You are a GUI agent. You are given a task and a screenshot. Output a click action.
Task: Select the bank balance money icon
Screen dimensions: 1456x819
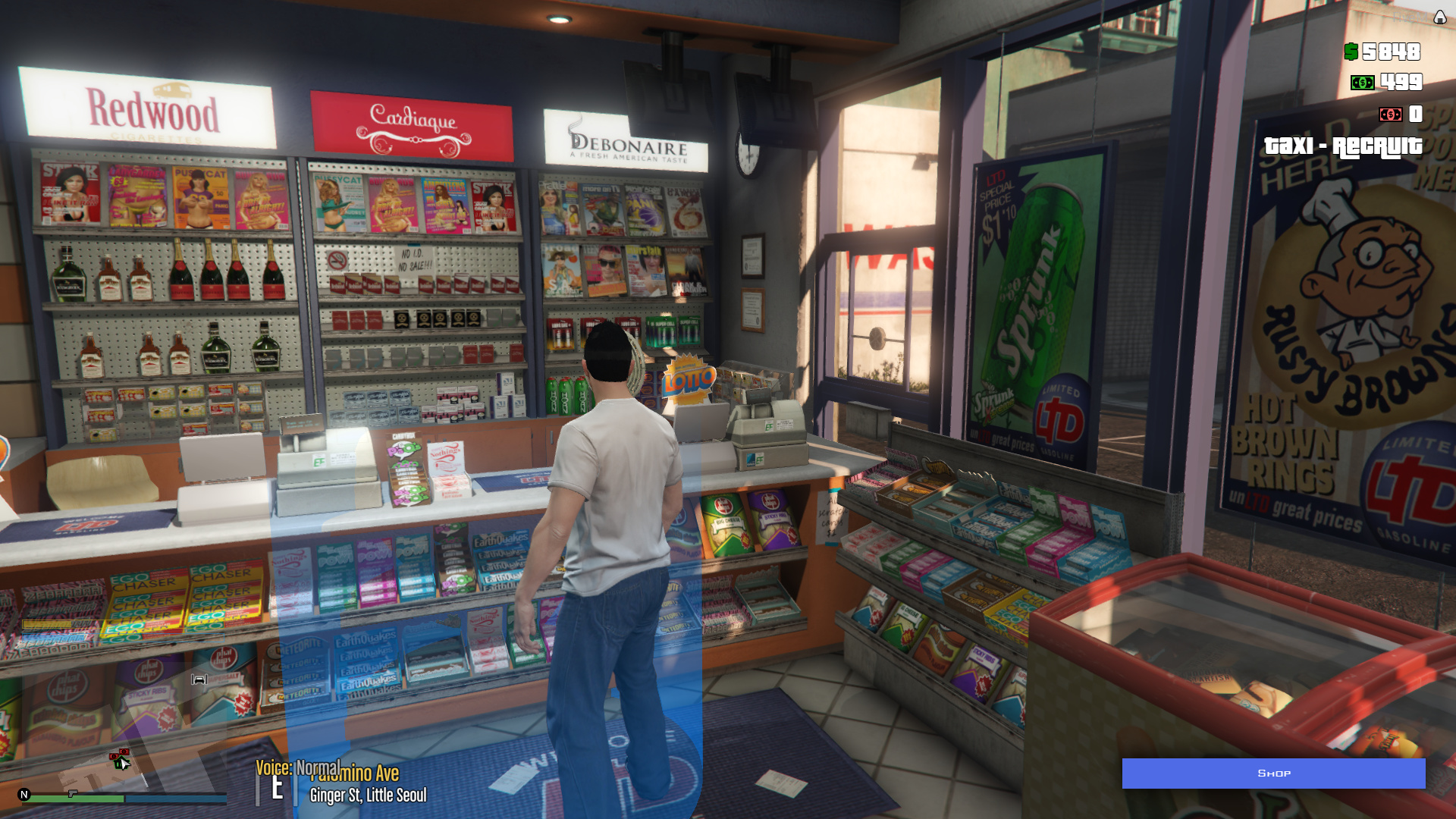(x=1363, y=81)
